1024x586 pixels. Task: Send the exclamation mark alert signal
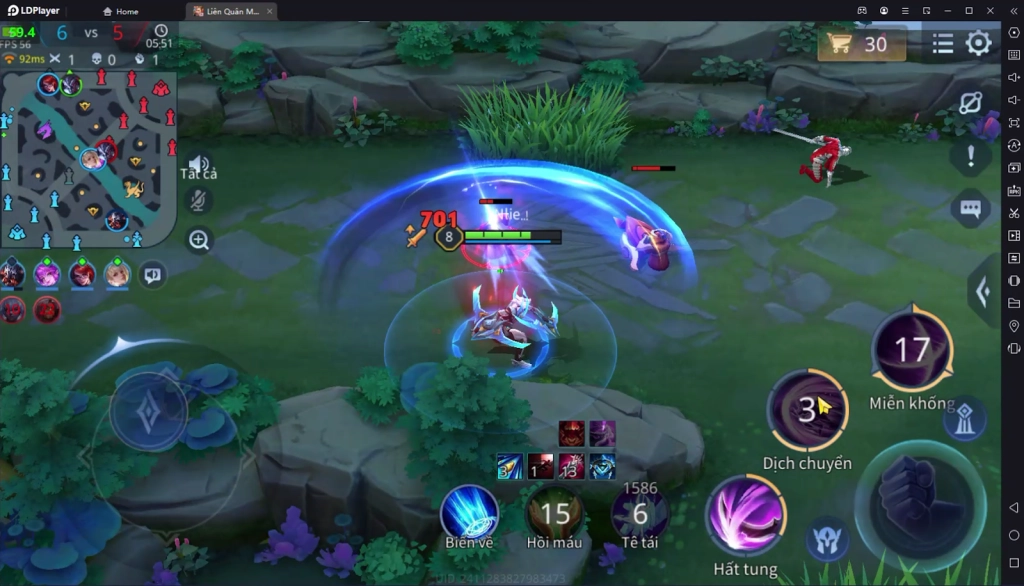[970, 155]
